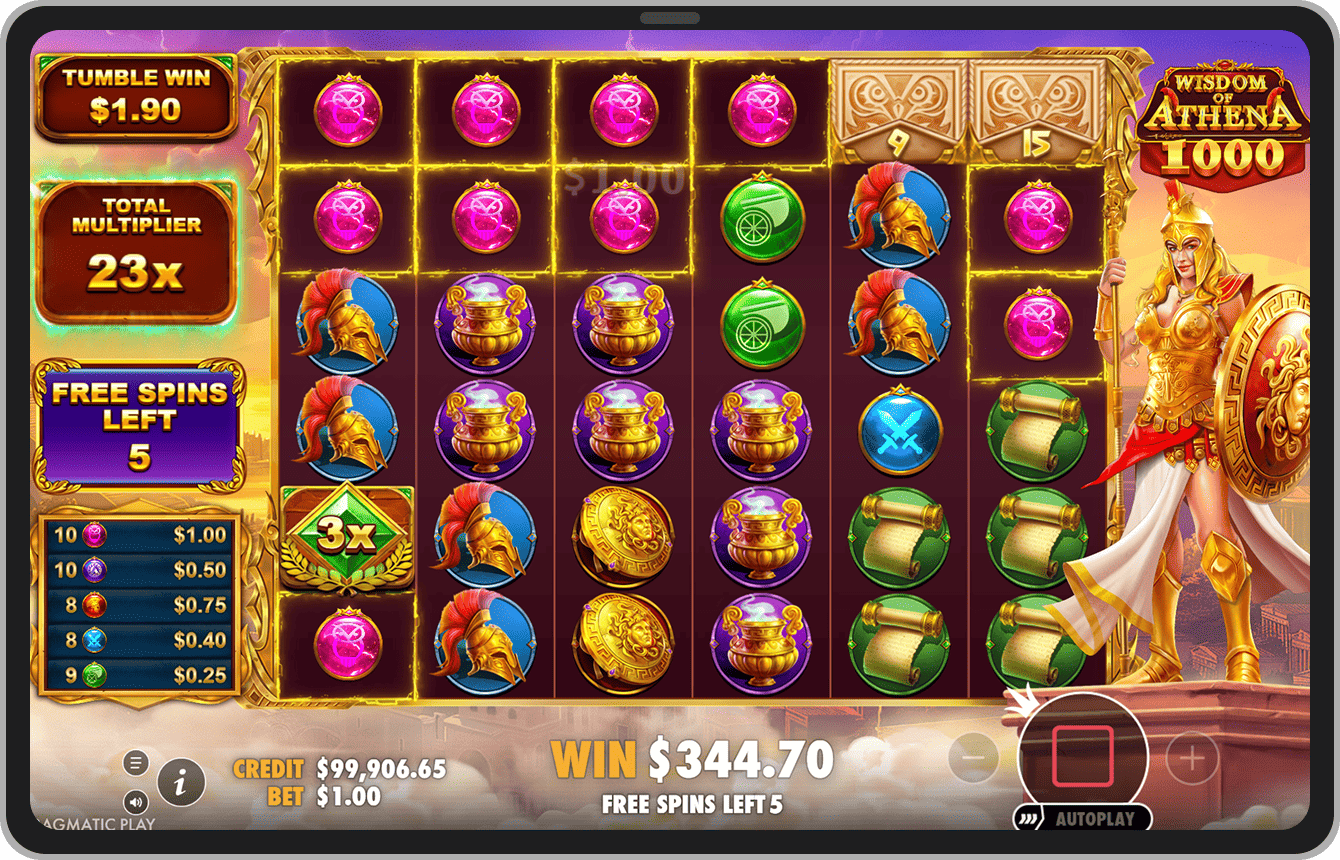Open the game menu hamburger icon
This screenshot has width=1340, height=860.
136,761
